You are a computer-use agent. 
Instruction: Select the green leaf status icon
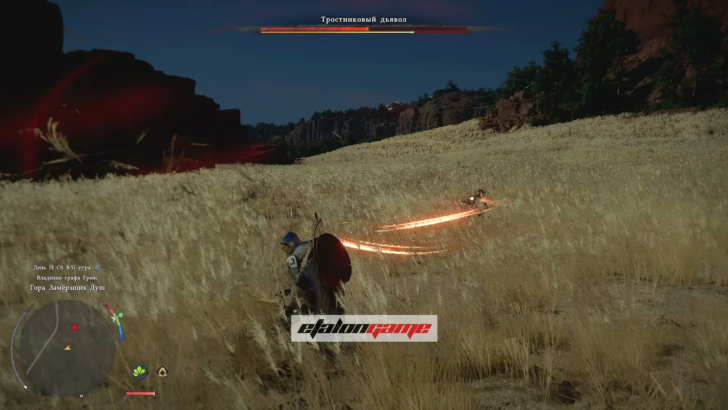139,371
